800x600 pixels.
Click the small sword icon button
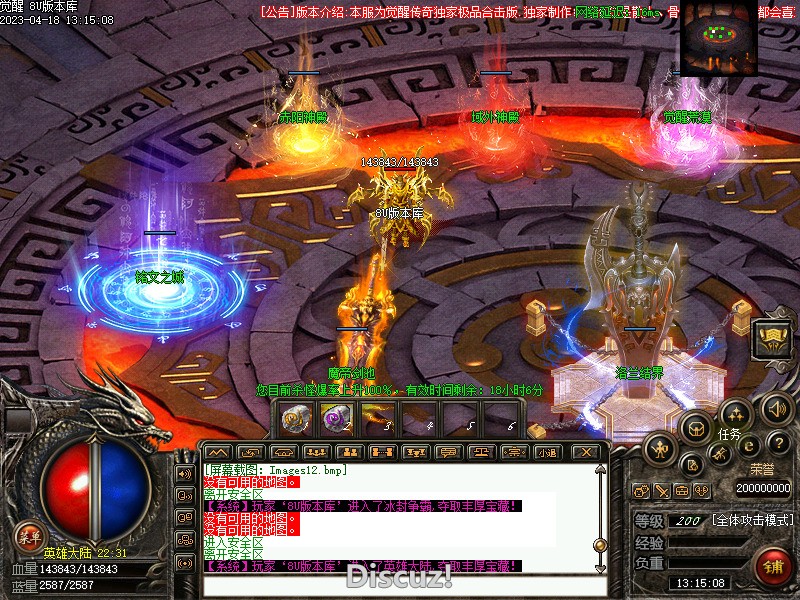click(x=660, y=491)
